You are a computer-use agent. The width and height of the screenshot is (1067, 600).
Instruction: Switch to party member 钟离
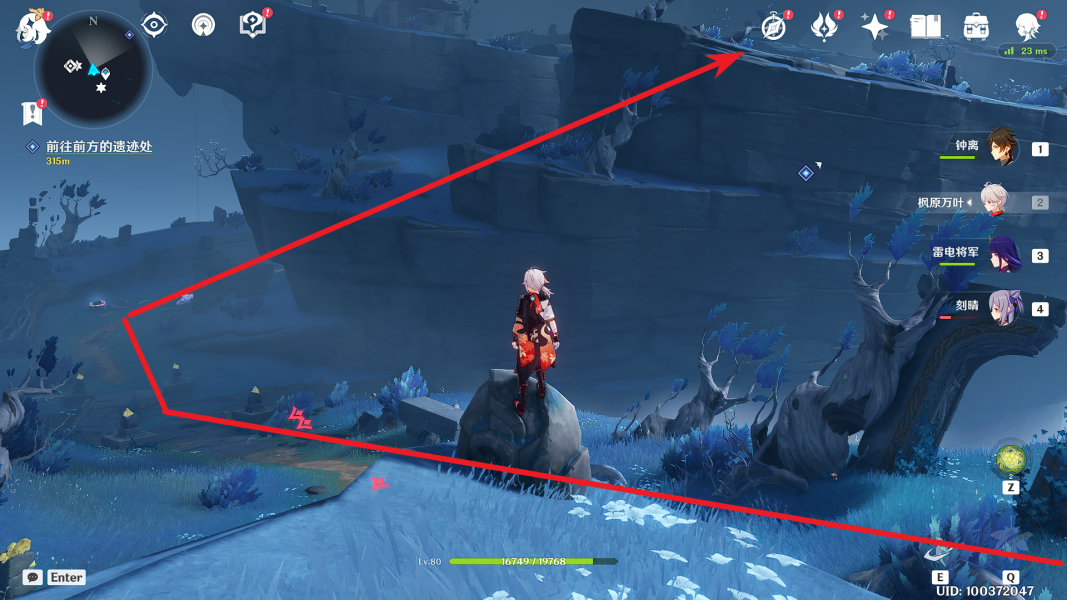coord(1001,148)
